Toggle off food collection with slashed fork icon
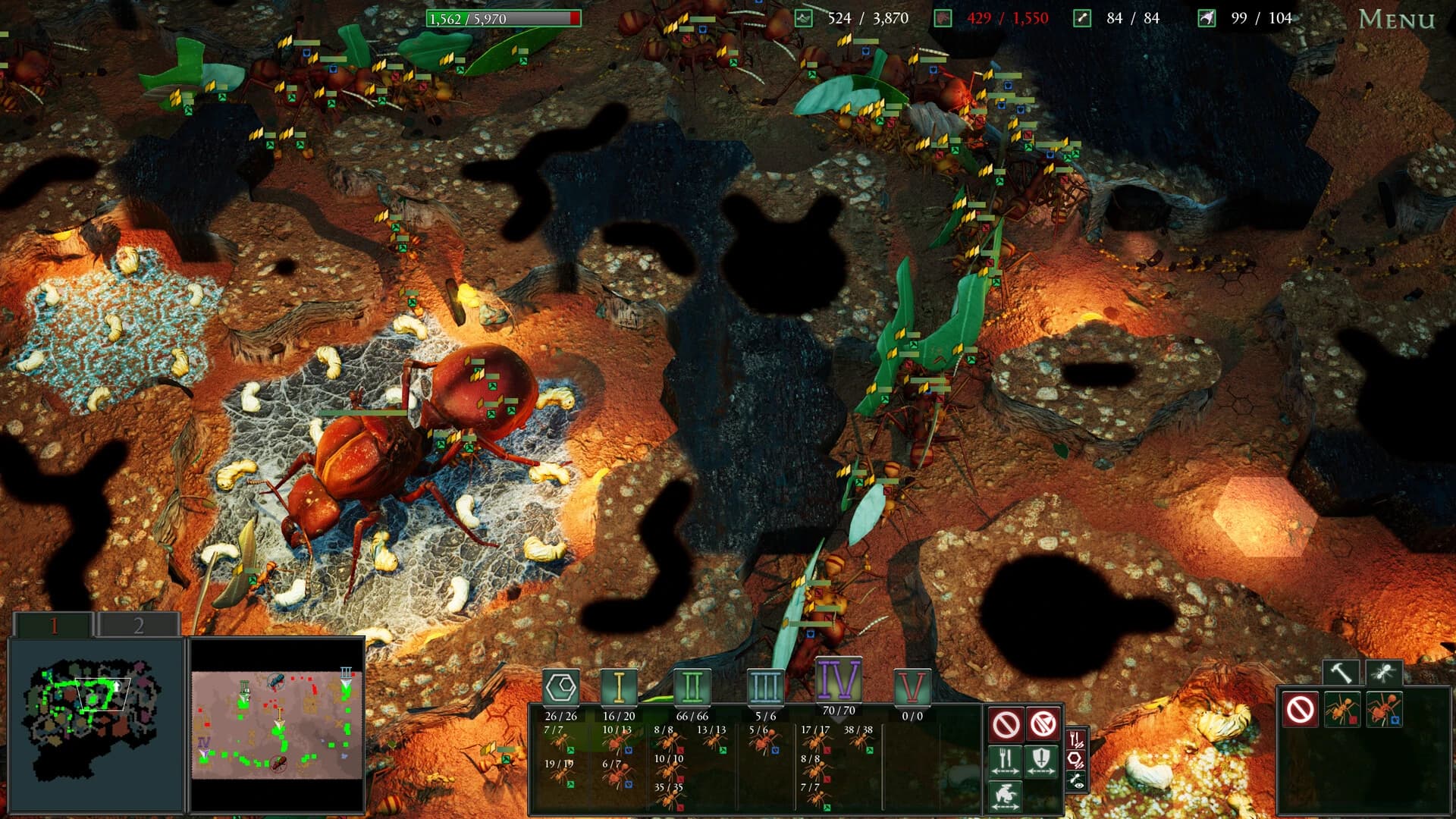Viewport: 1456px width, 819px height. (x=1075, y=738)
